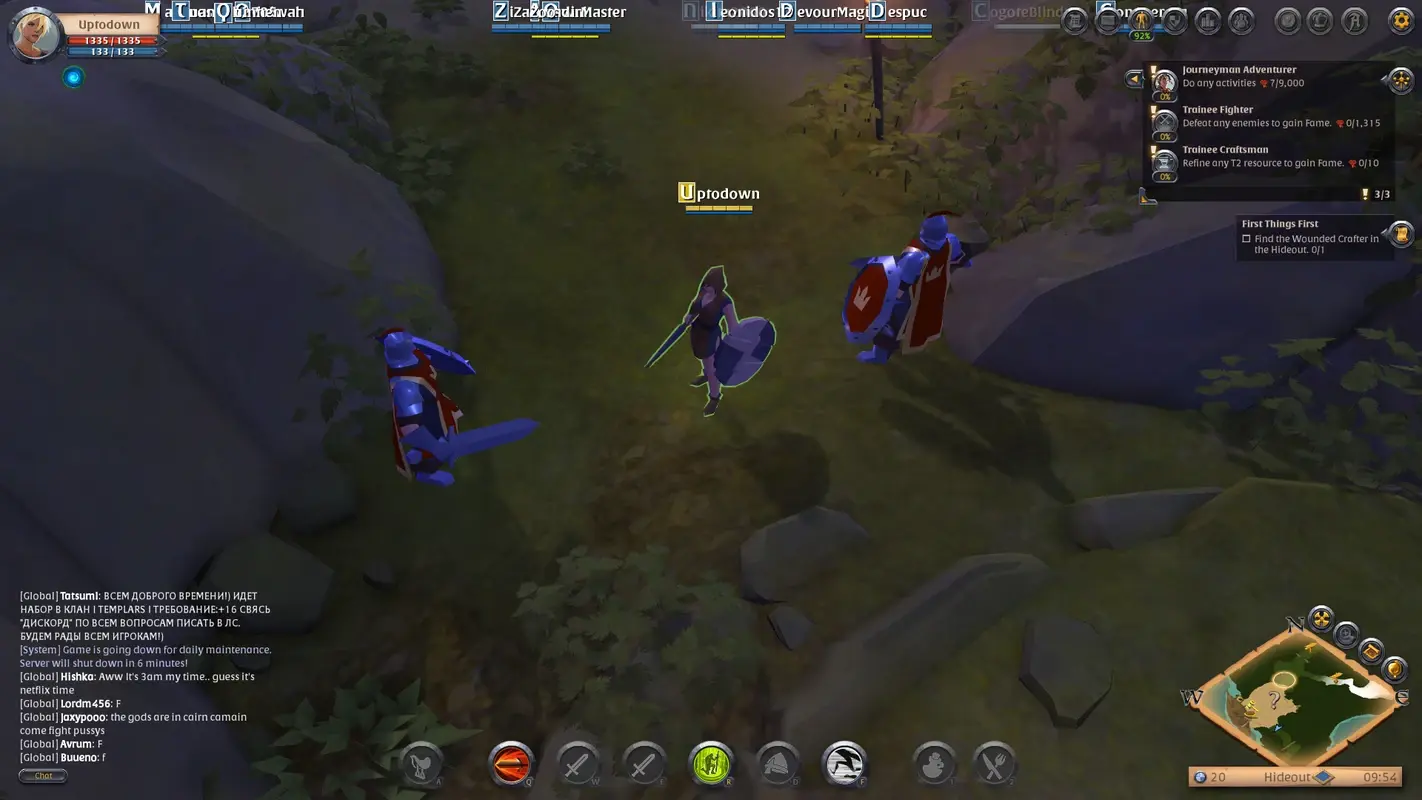Check the Find the Wounded Crafter objective box
This screenshot has height=800, width=1422.
click(x=1246, y=239)
